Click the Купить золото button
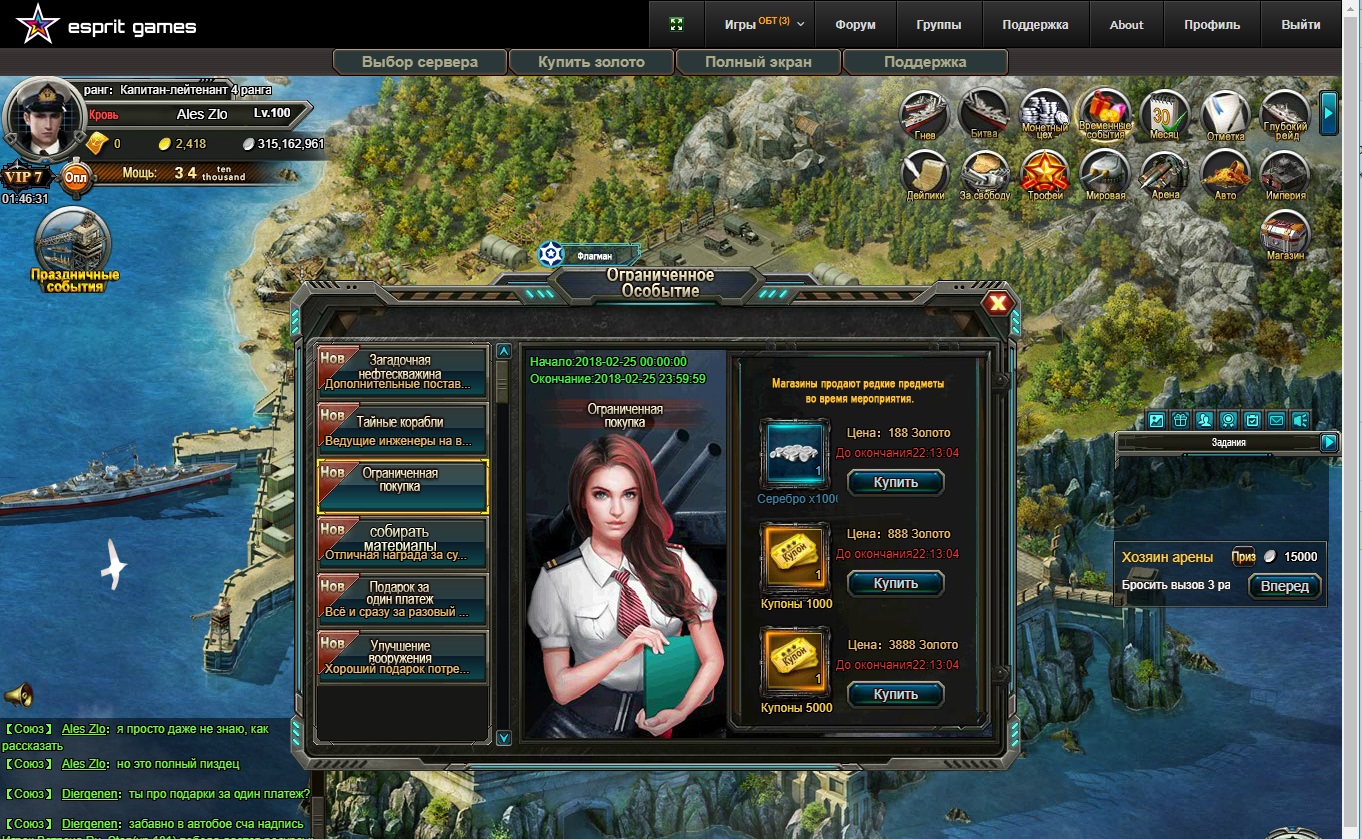 (x=591, y=62)
